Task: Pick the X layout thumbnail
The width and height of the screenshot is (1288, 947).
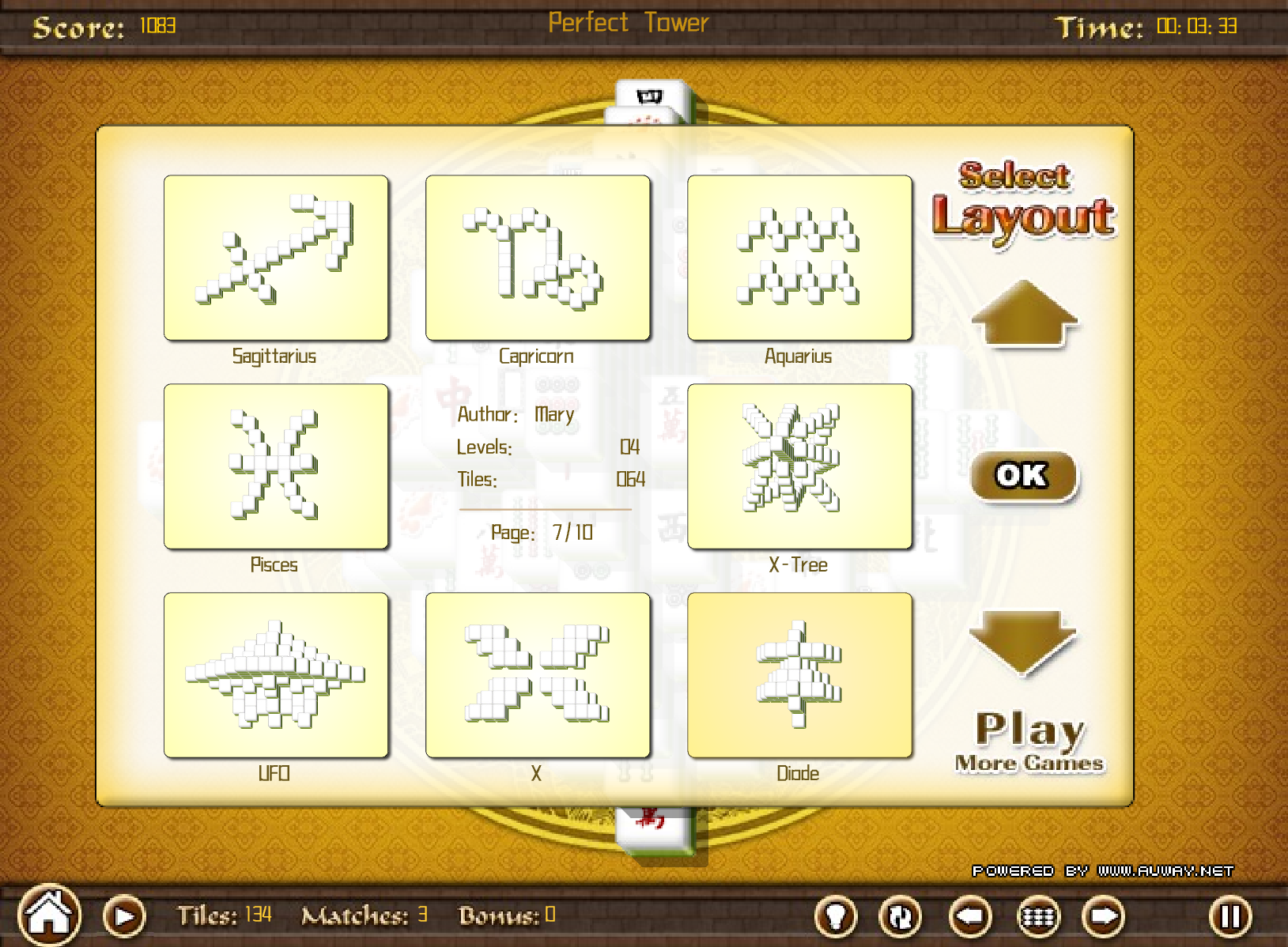Action: click(538, 675)
